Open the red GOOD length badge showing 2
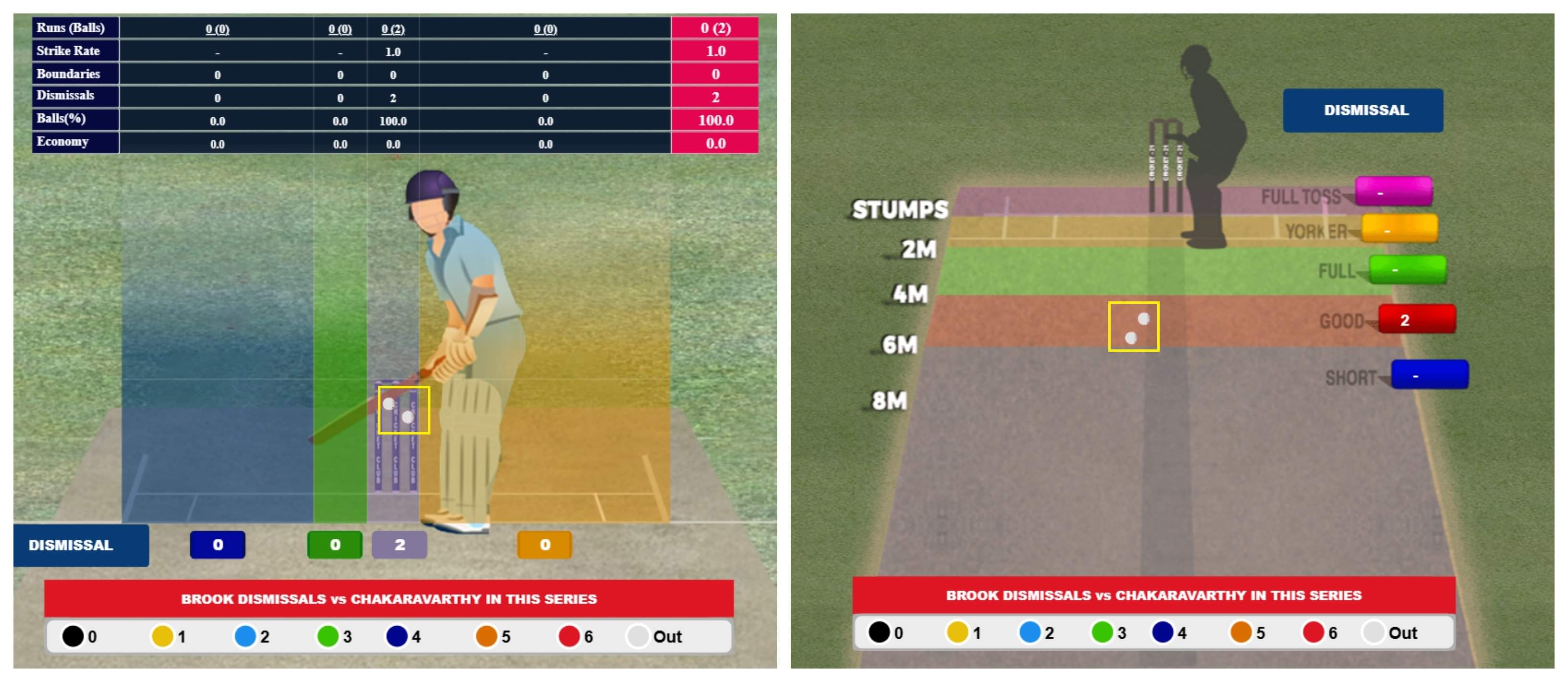Image resolution: width=1568 pixels, height=682 pixels. point(1416,320)
